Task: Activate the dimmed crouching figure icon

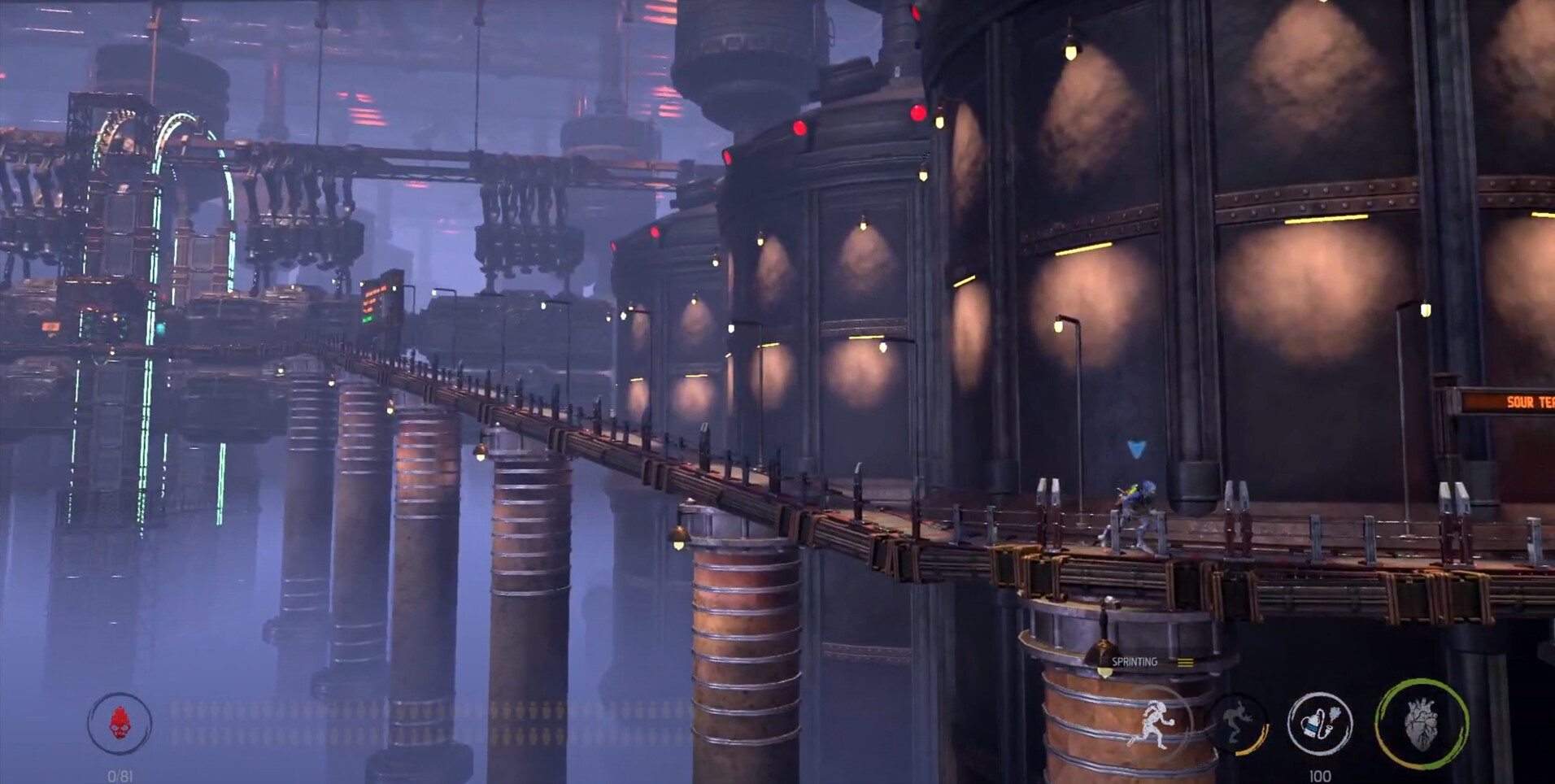Action: 1237,723
